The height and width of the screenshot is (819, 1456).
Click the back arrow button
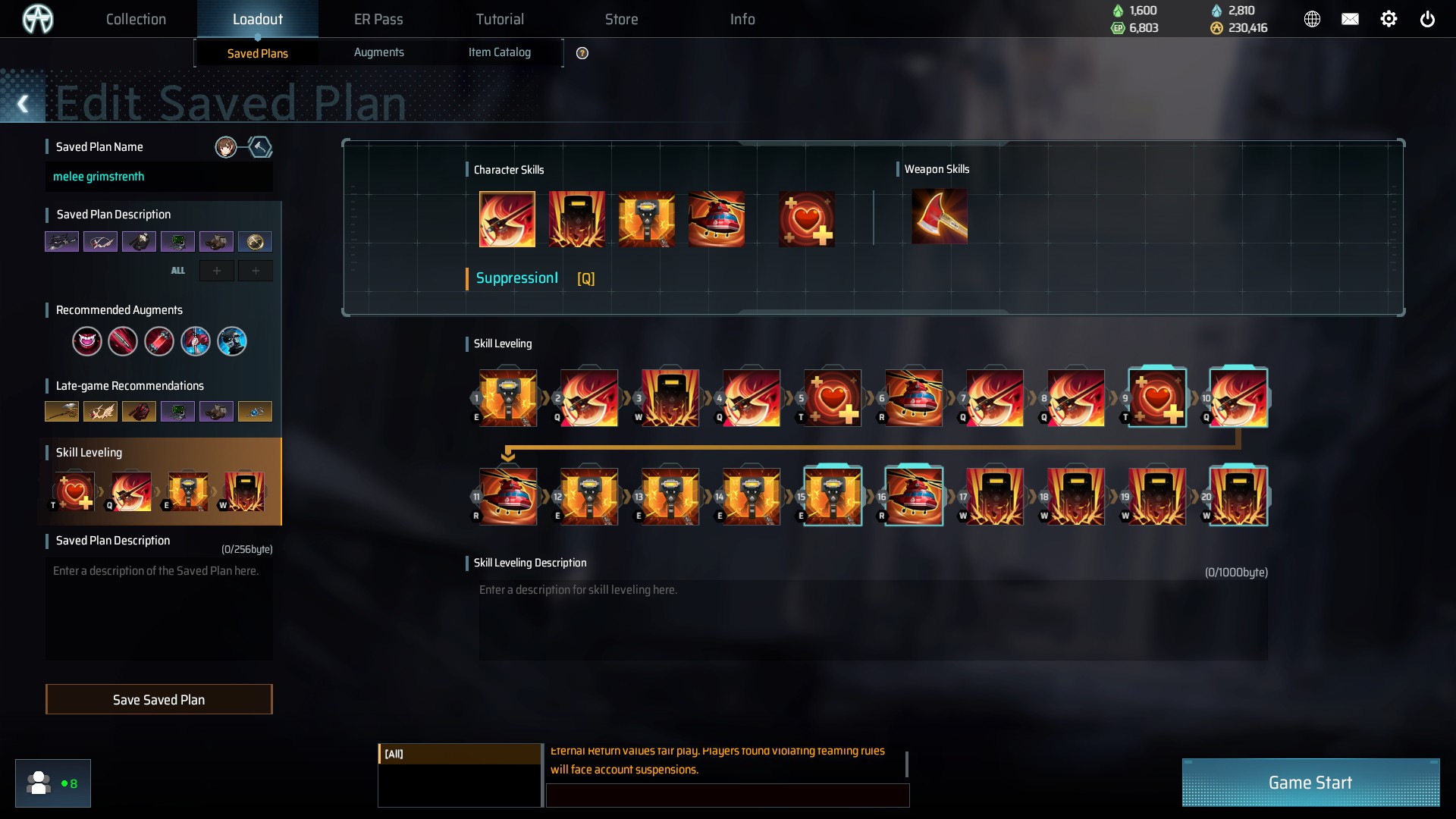23,104
